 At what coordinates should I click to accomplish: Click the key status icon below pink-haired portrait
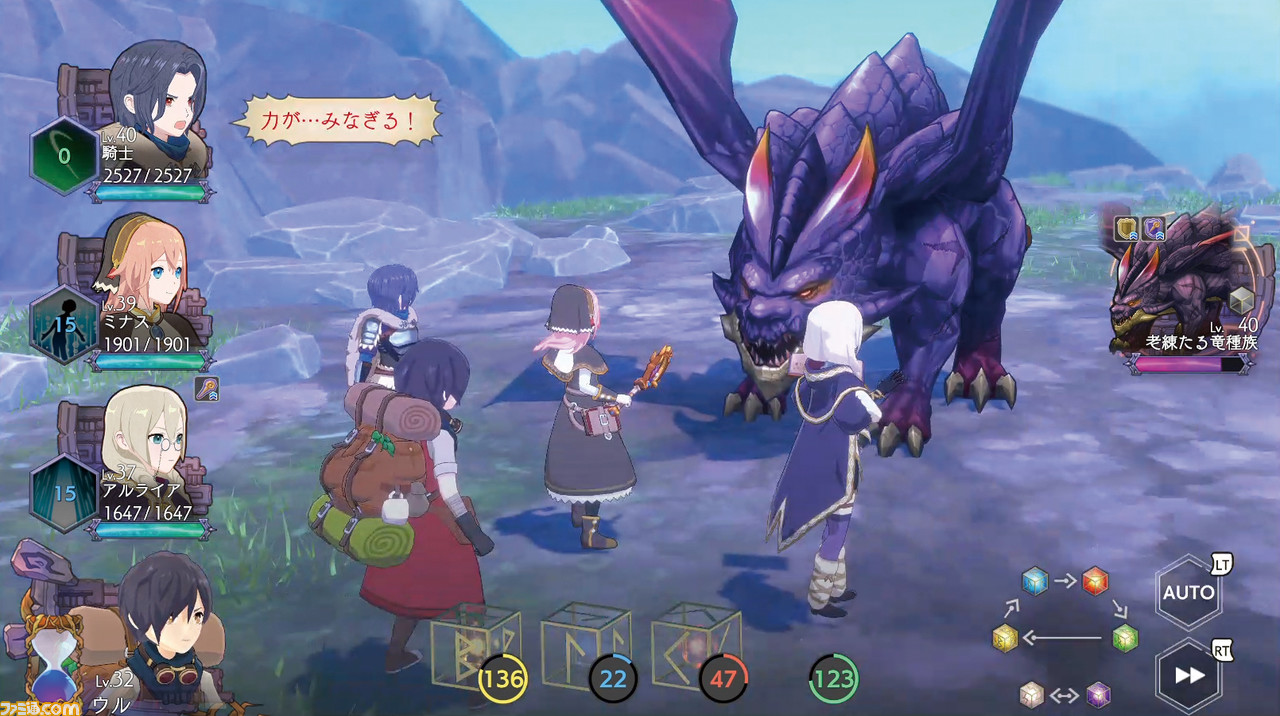[x=206, y=389]
